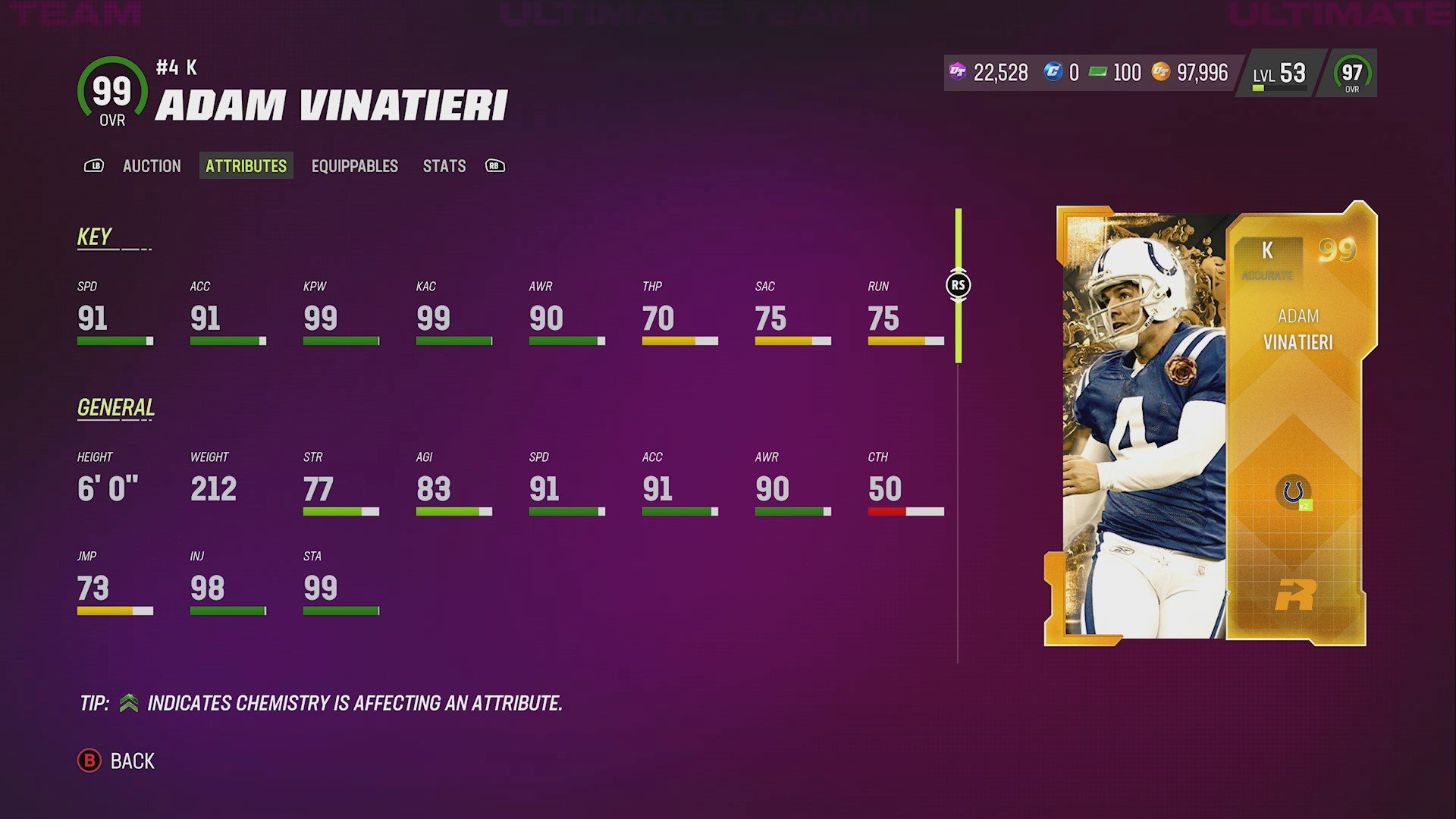Screen dimensions: 1456x819
Task: Collapse the GENERAL attributes section
Action: point(115,407)
